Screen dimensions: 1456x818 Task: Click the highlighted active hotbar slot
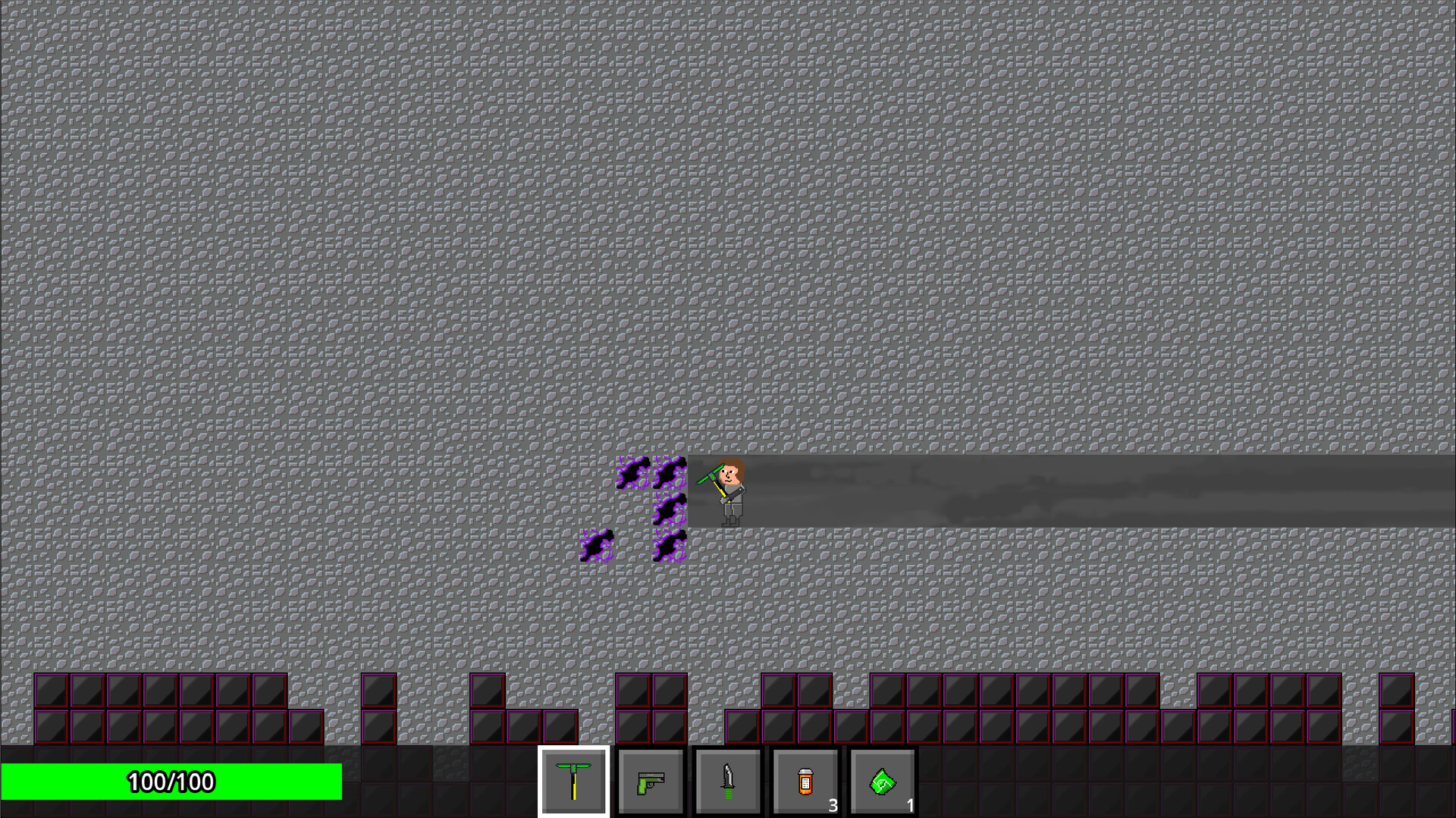click(574, 782)
